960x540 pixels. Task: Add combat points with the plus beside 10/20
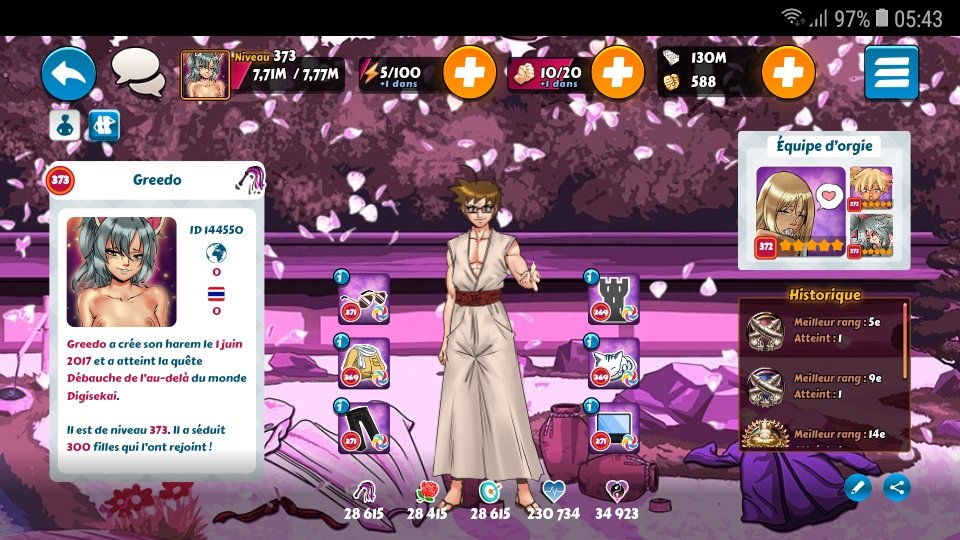(617, 73)
